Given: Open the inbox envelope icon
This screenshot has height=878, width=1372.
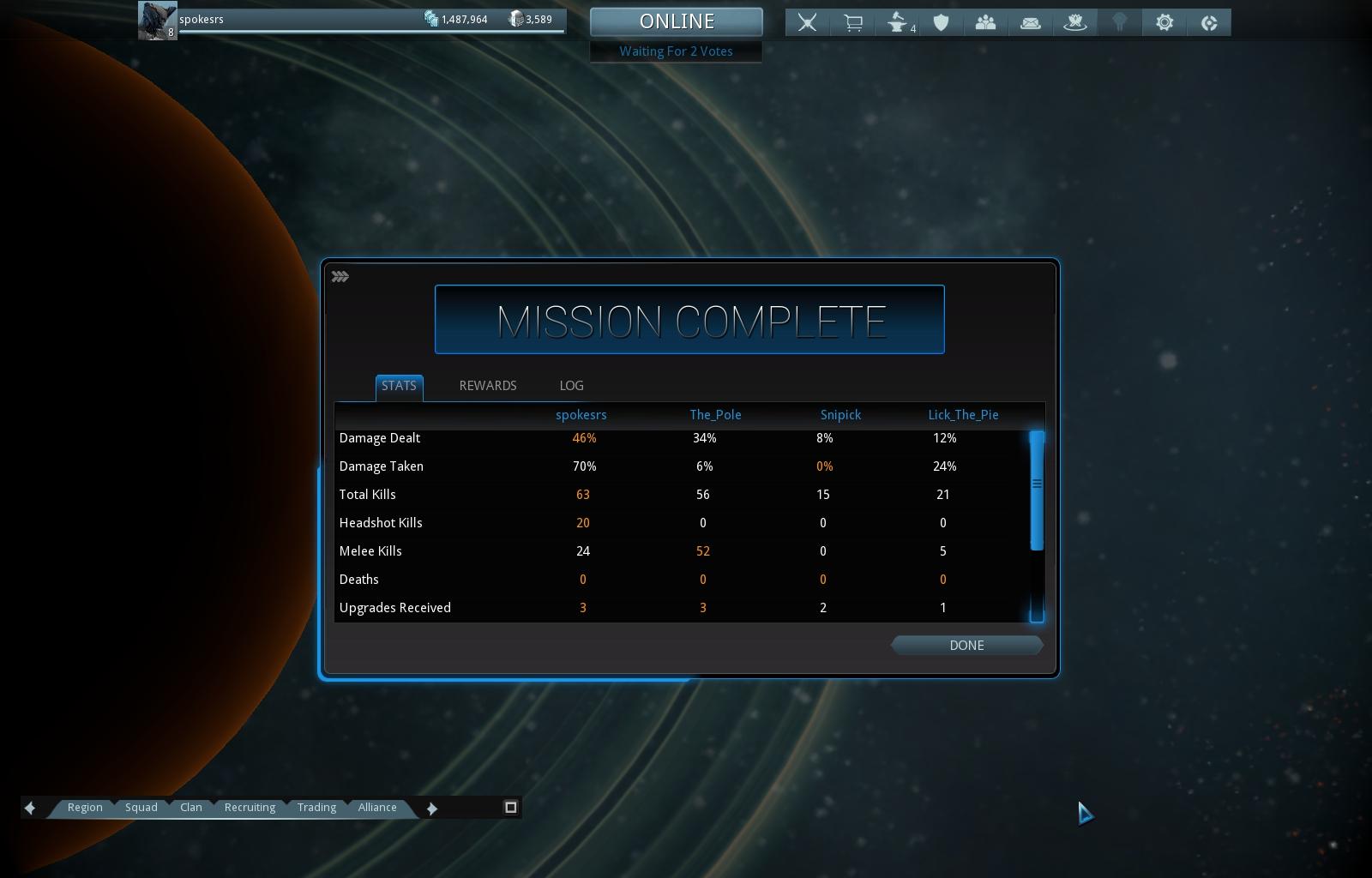Looking at the screenshot, I should [1031, 22].
